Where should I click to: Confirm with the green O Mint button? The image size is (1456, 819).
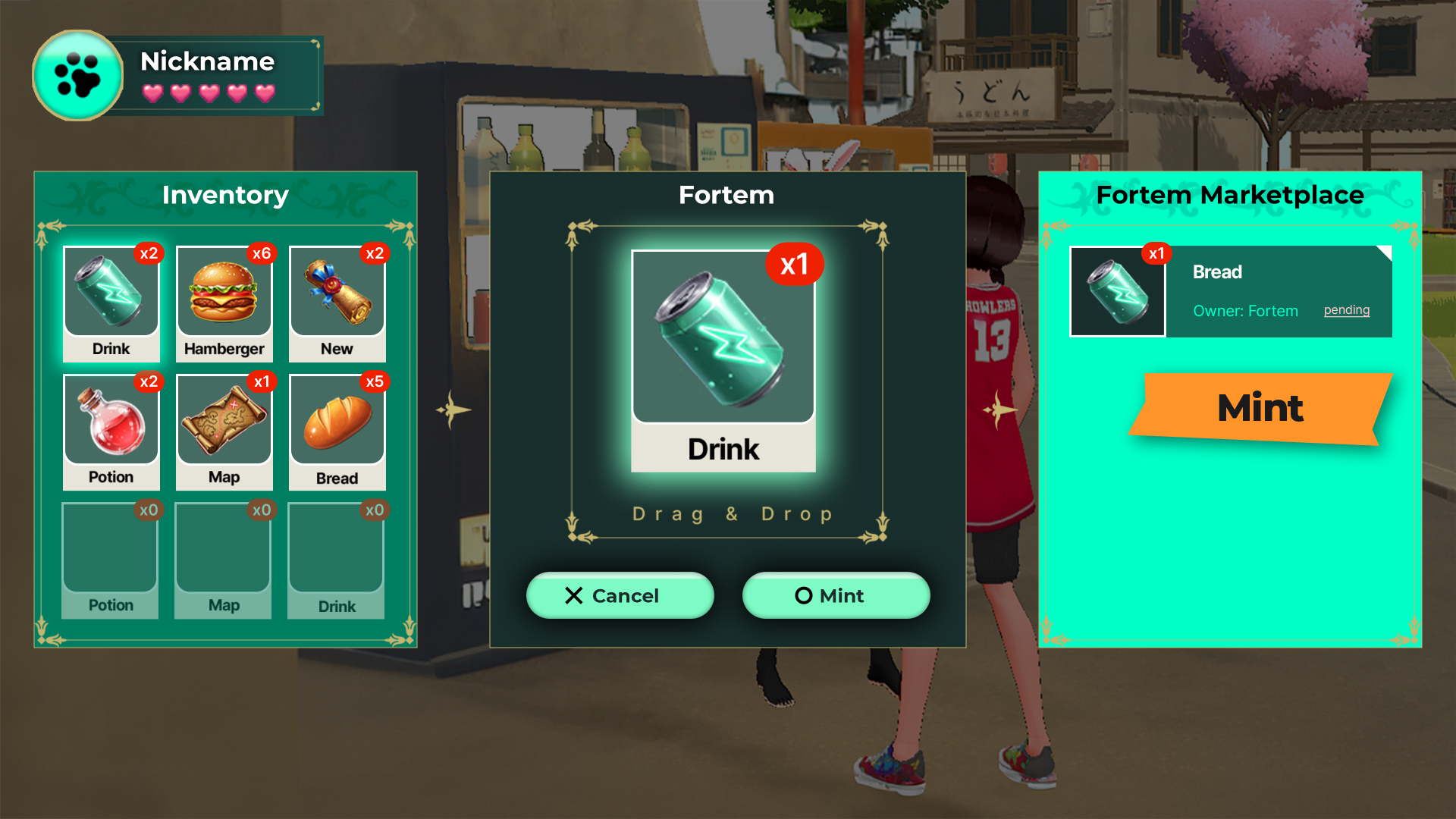[836, 596]
